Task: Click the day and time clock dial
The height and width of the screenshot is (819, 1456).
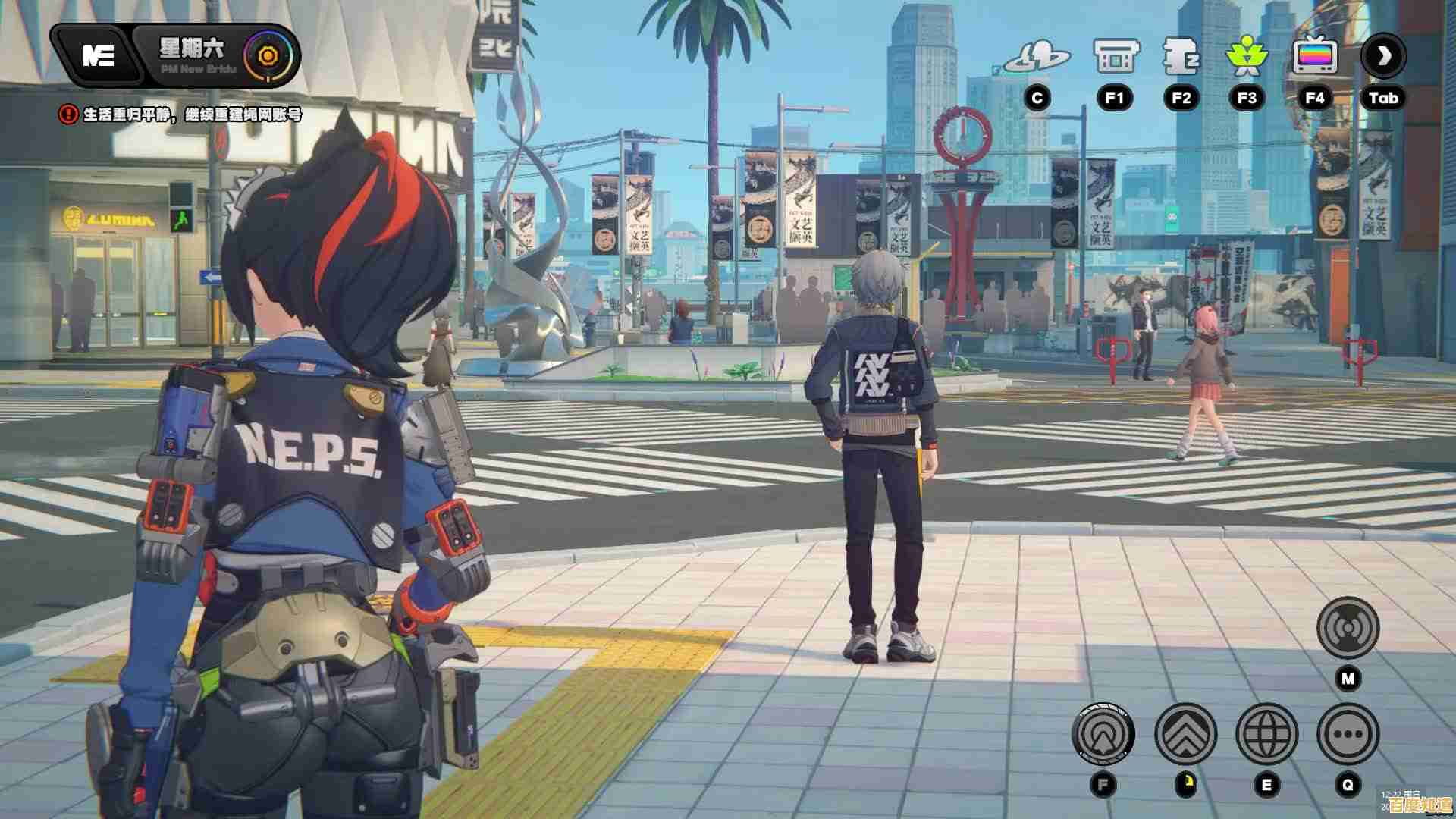Action: (x=267, y=55)
